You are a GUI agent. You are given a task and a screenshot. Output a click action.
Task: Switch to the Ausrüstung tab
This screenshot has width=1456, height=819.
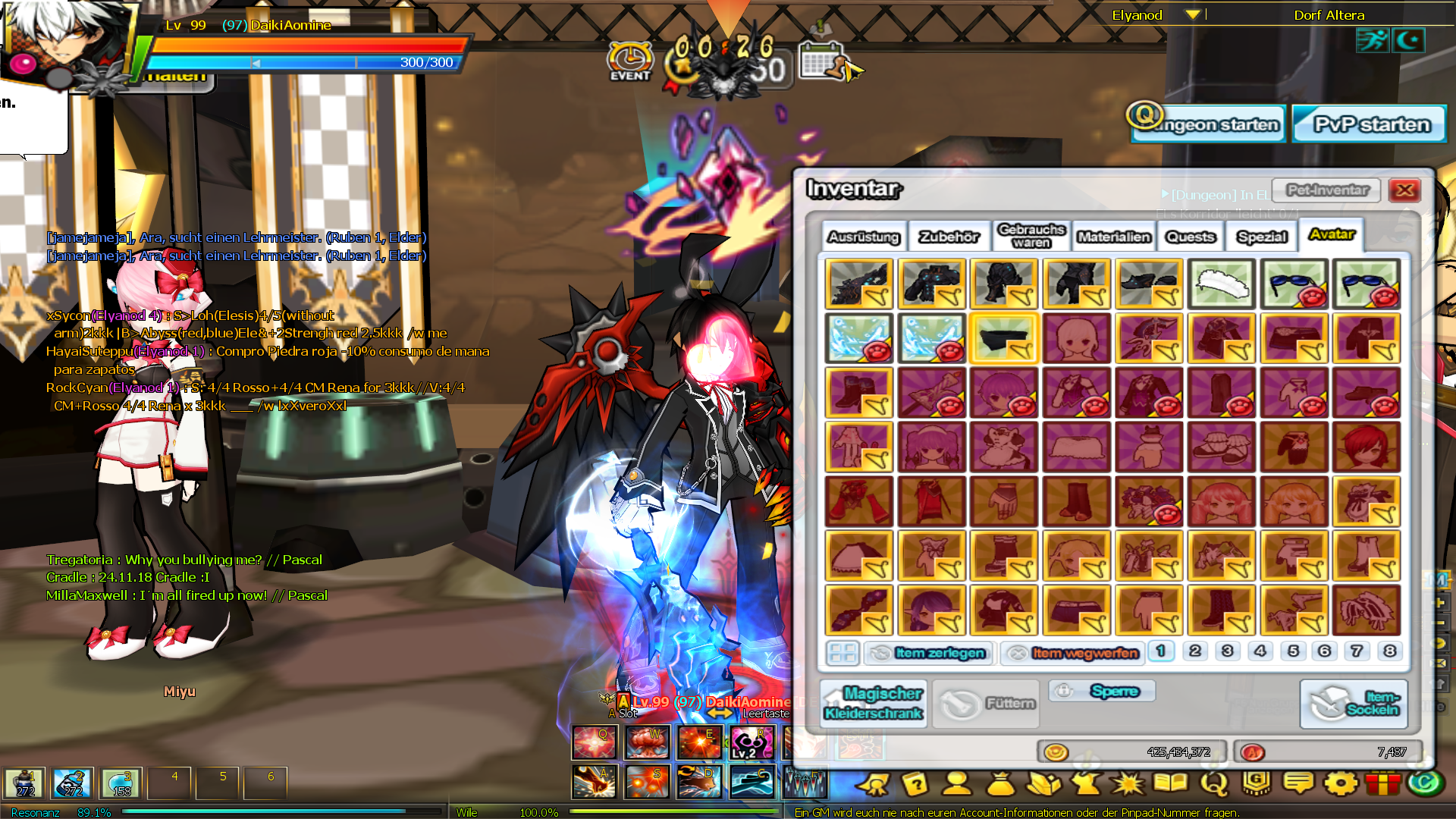point(864,237)
